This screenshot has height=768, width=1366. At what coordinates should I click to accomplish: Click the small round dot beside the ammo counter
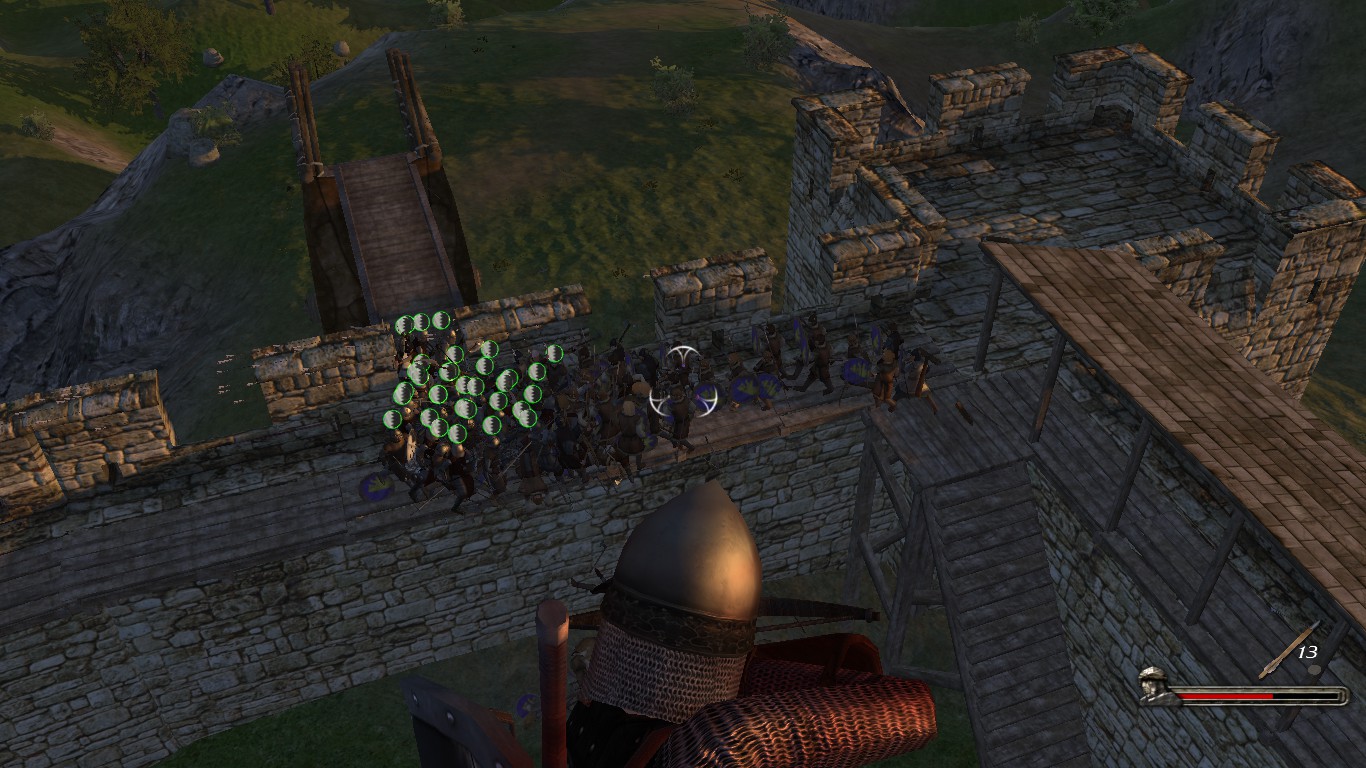pyautogui.click(x=1315, y=670)
